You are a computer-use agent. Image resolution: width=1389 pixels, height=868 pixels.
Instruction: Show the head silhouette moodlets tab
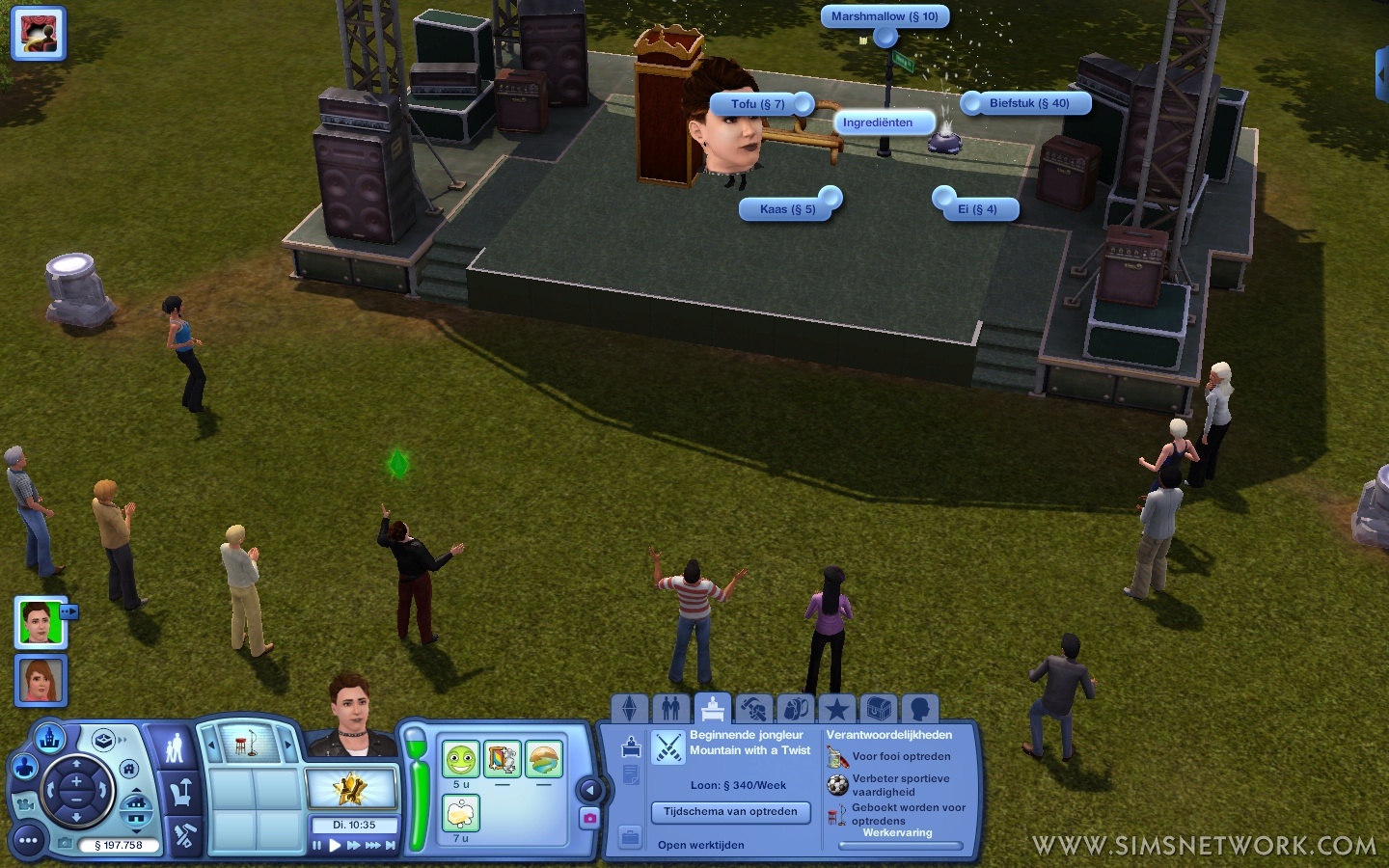click(x=919, y=709)
